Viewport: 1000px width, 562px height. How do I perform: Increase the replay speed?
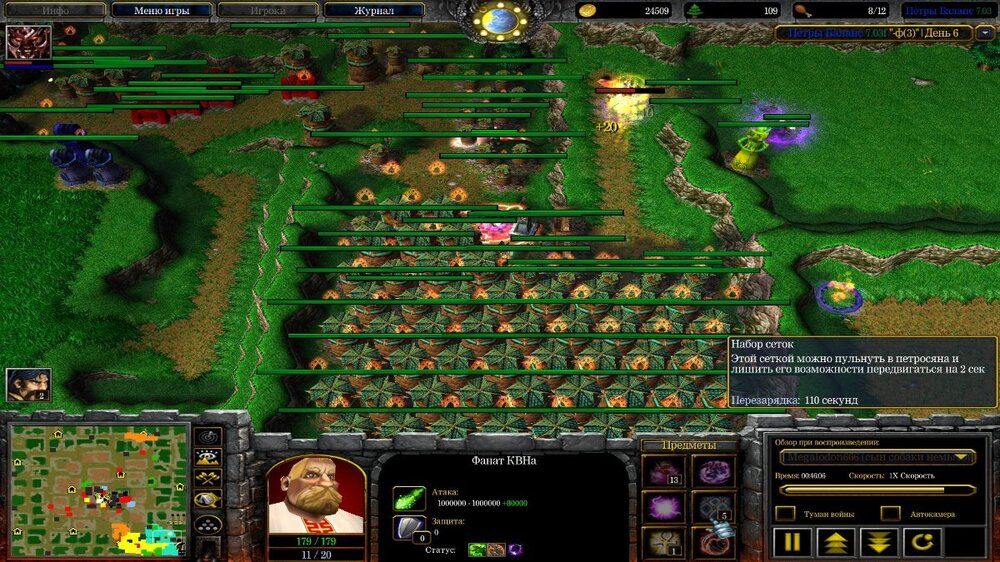(x=834, y=543)
